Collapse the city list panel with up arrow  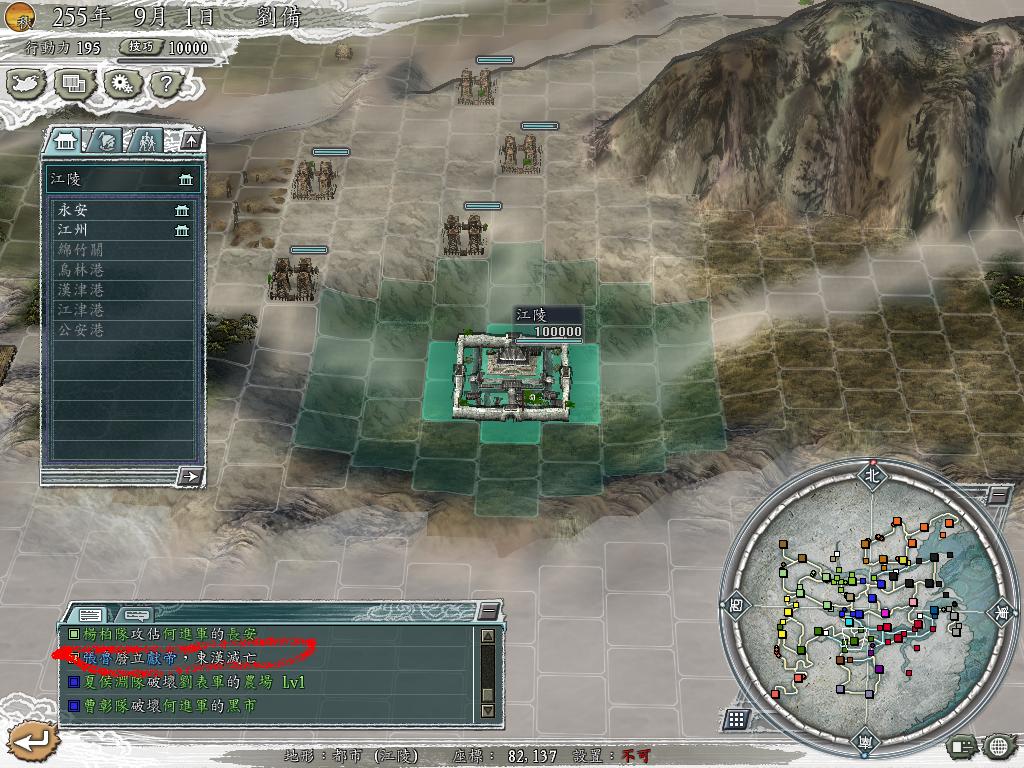click(191, 140)
